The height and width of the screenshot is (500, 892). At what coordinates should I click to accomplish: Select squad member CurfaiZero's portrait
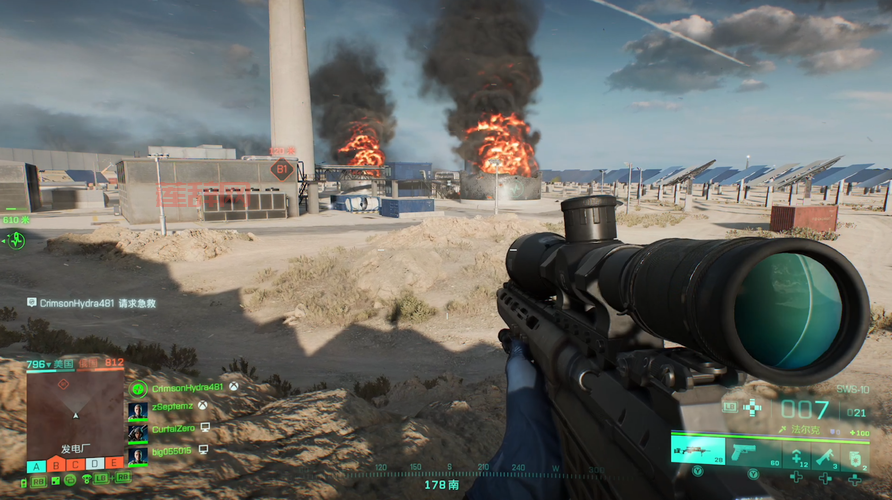click(138, 429)
